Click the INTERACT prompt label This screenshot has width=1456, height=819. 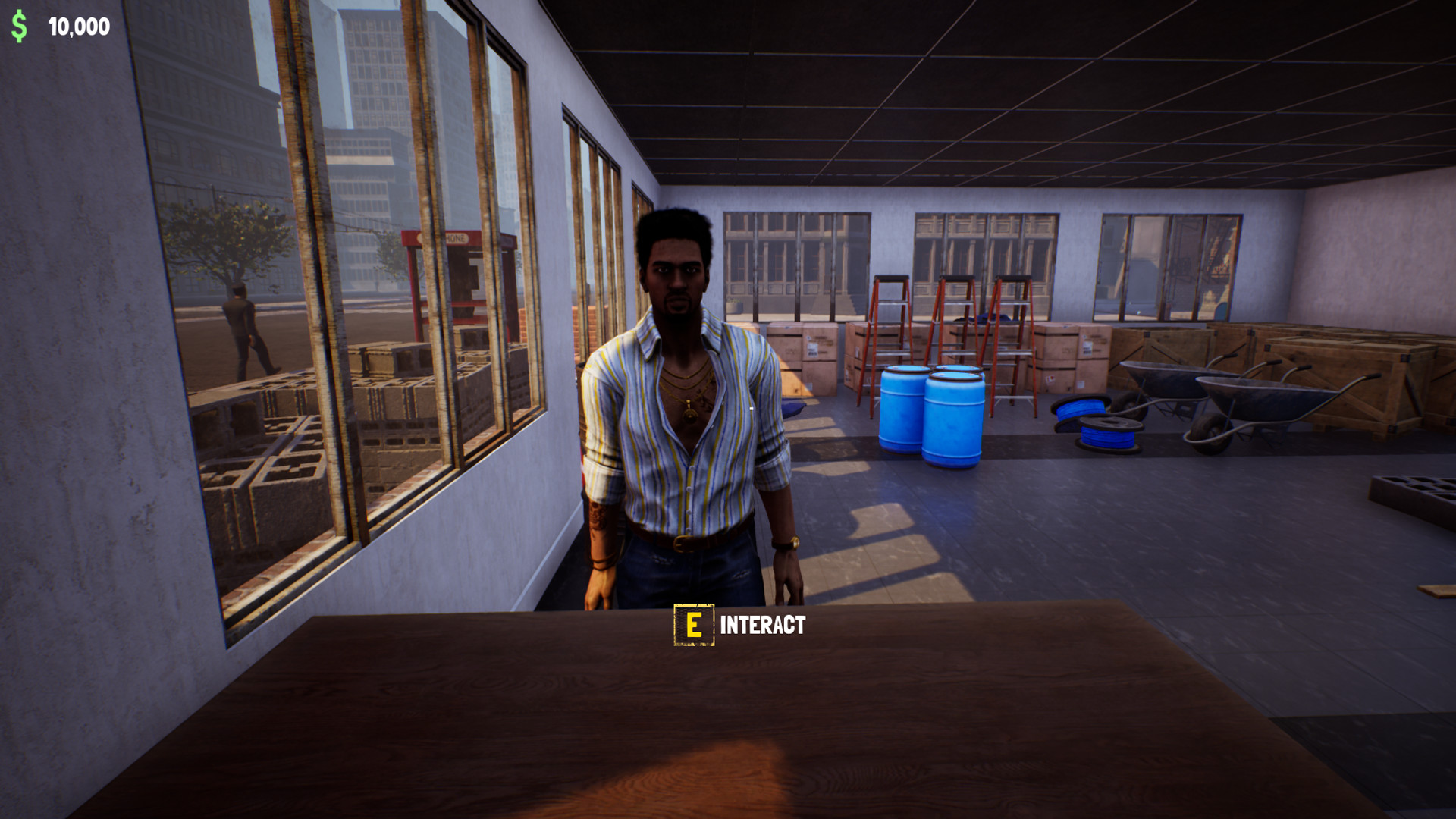[x=762, y=626]
